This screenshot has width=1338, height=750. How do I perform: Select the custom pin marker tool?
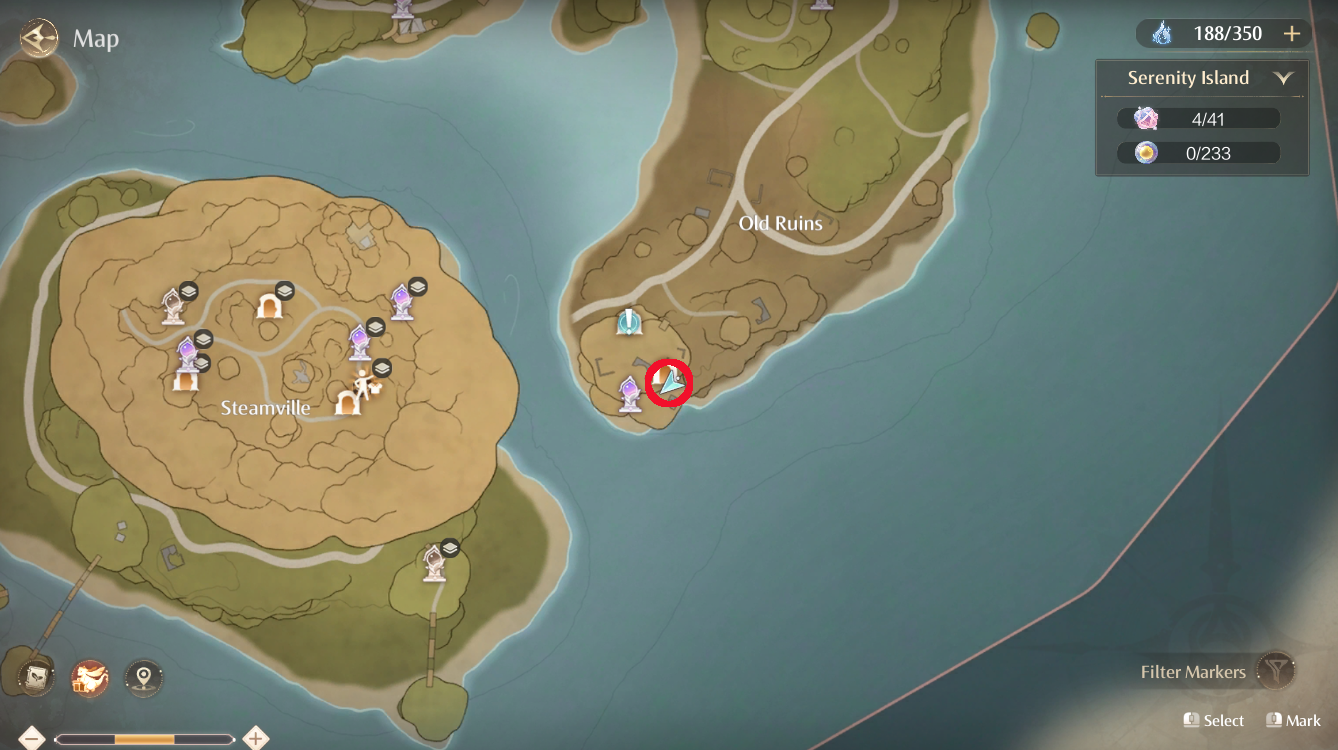point(143,677)
